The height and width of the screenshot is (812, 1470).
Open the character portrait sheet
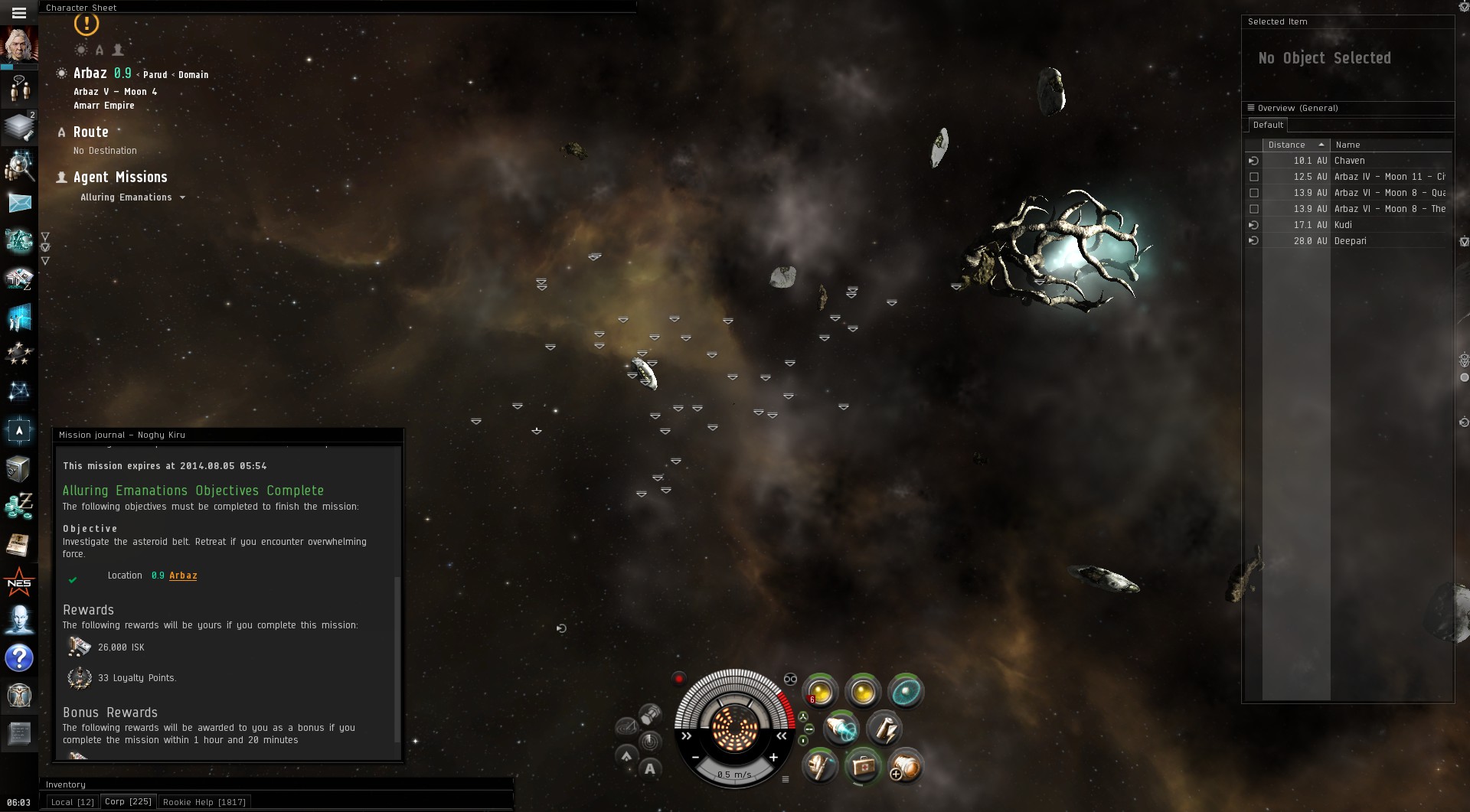coord(19,44)
